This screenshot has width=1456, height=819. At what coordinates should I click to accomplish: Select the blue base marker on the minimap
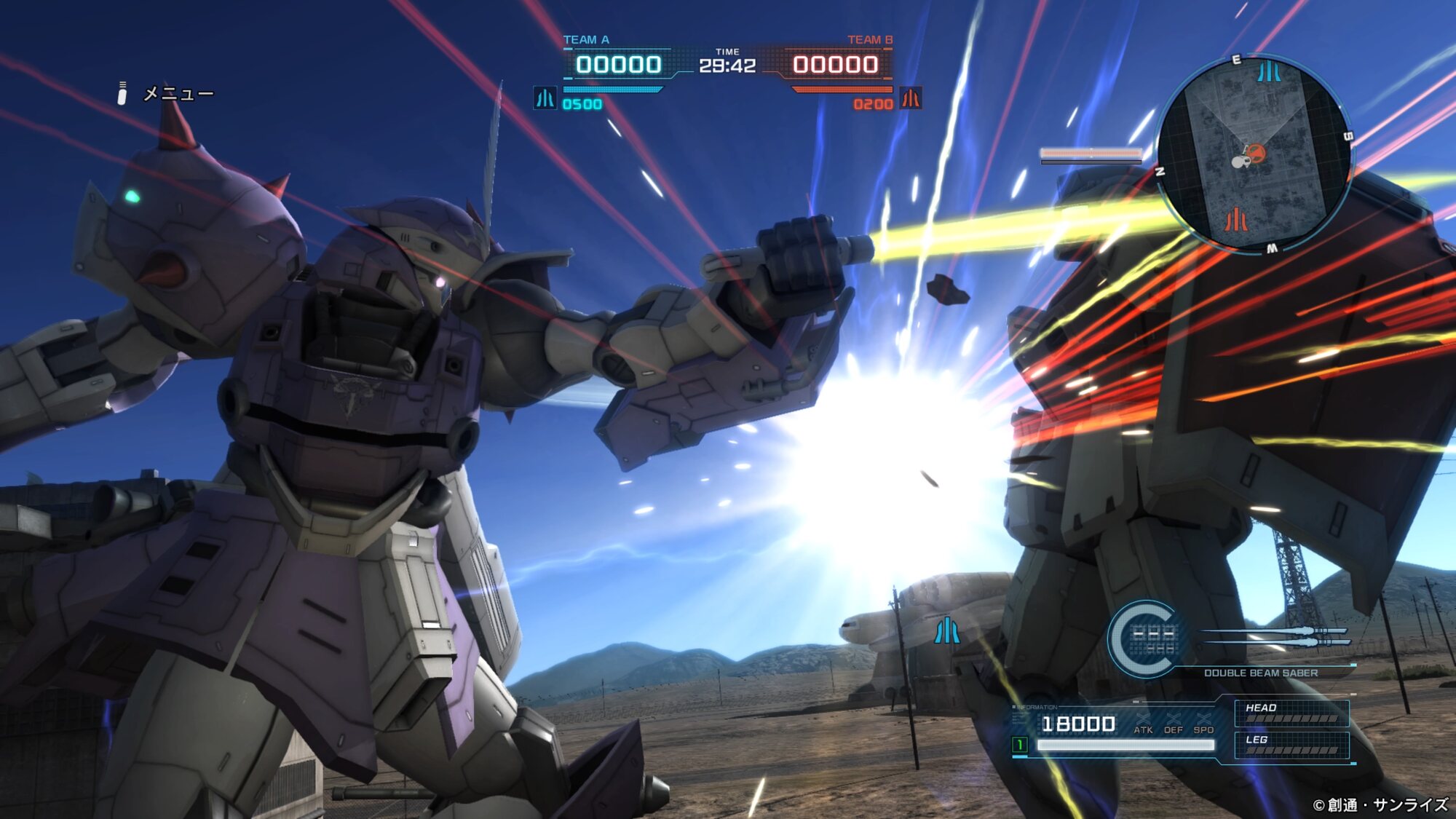(1269, 71)
